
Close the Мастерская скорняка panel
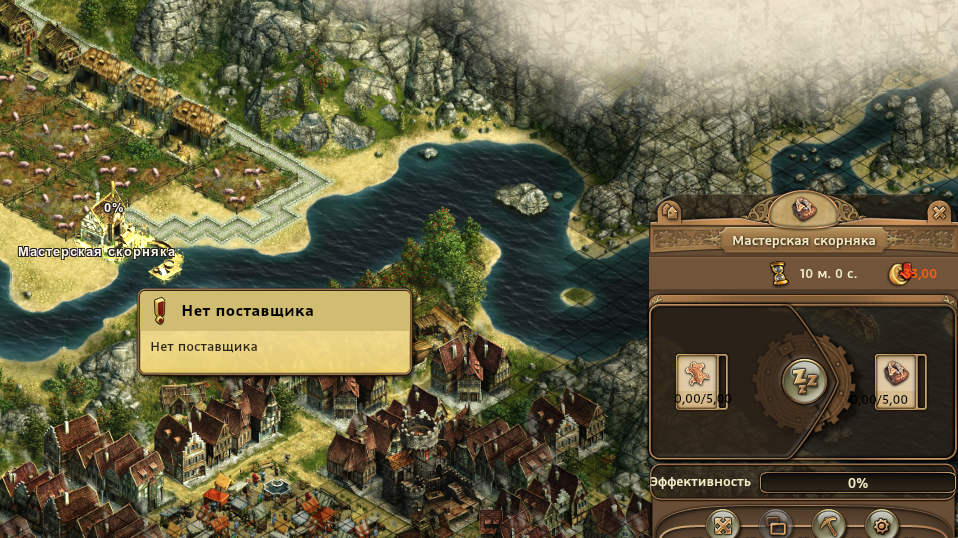938,212
